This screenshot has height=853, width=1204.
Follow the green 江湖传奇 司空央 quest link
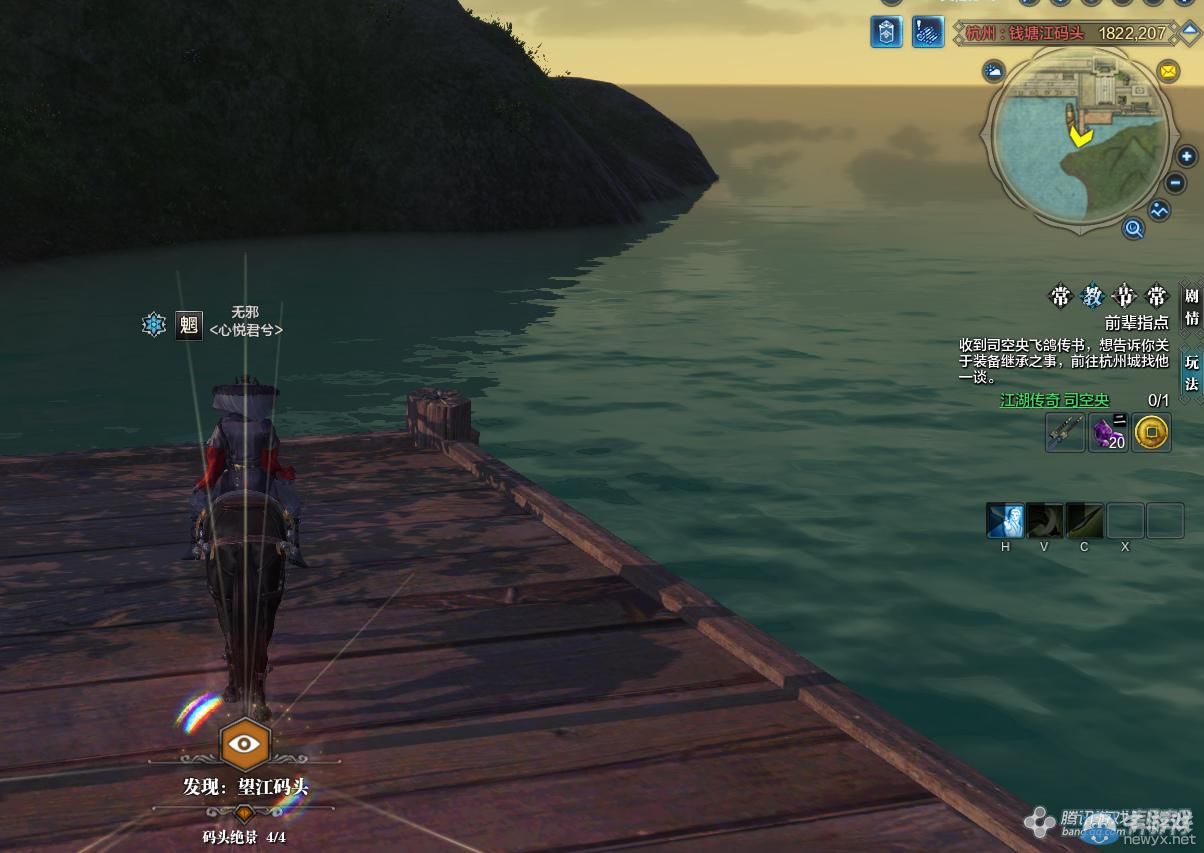[1055, 401]
